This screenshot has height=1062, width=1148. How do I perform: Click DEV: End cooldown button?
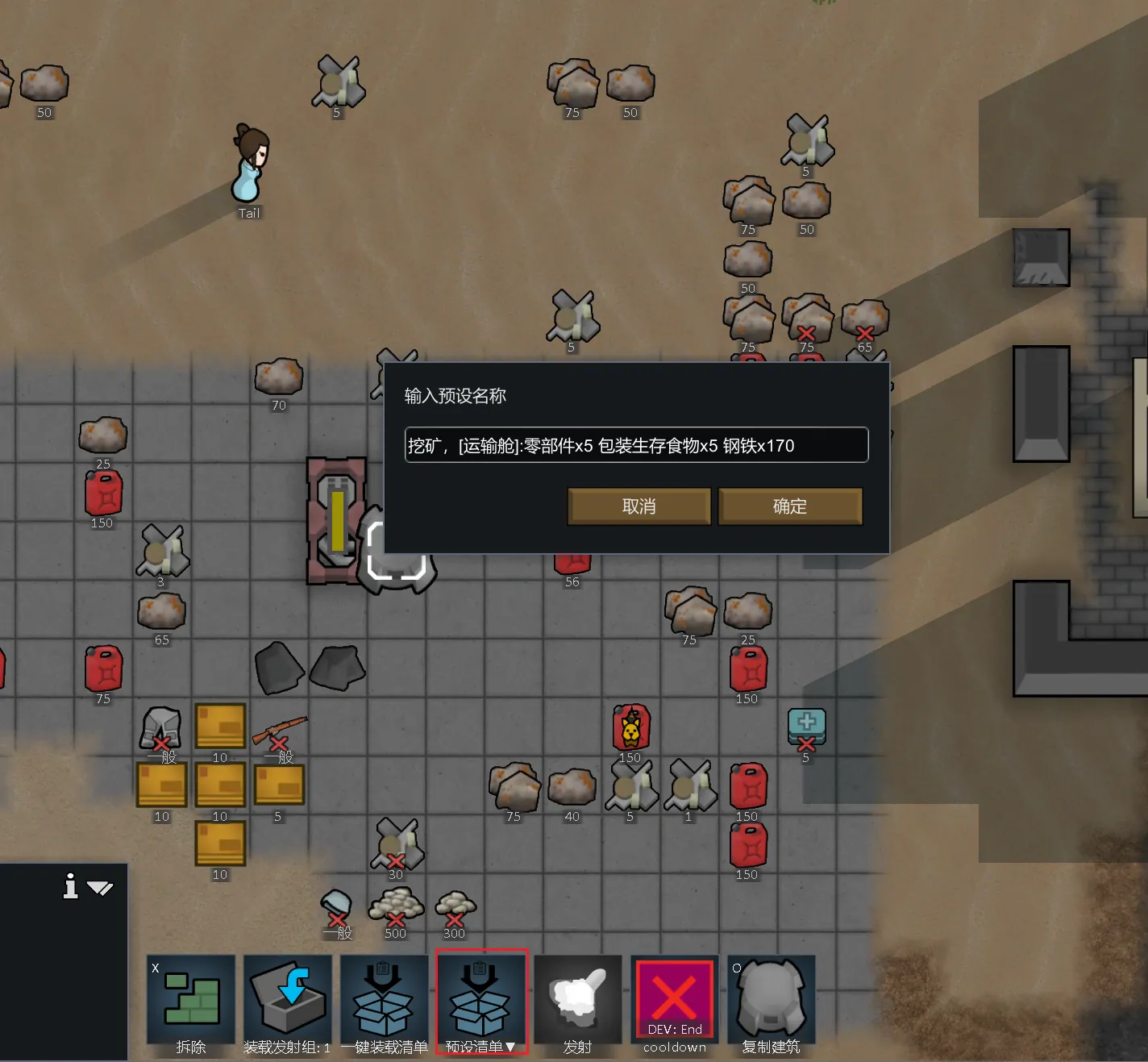675,1003
